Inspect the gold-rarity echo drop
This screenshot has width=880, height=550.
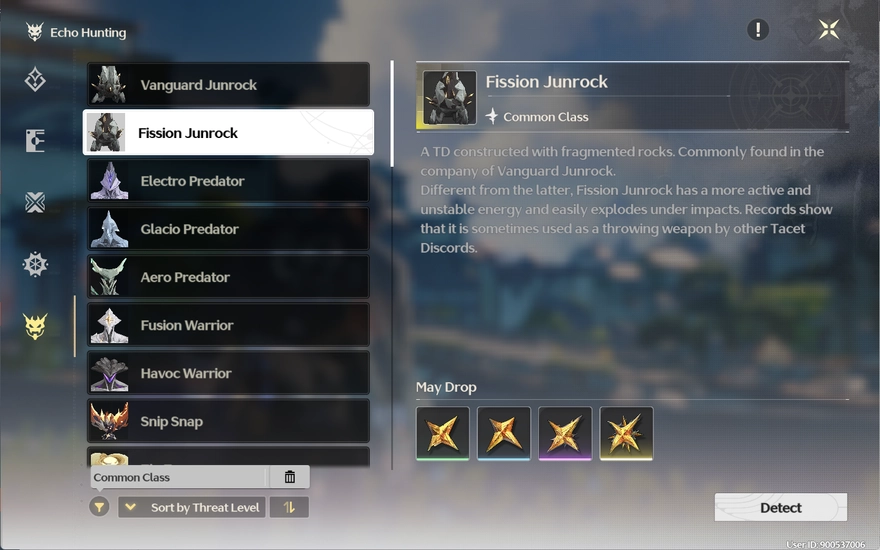[626, 433]
